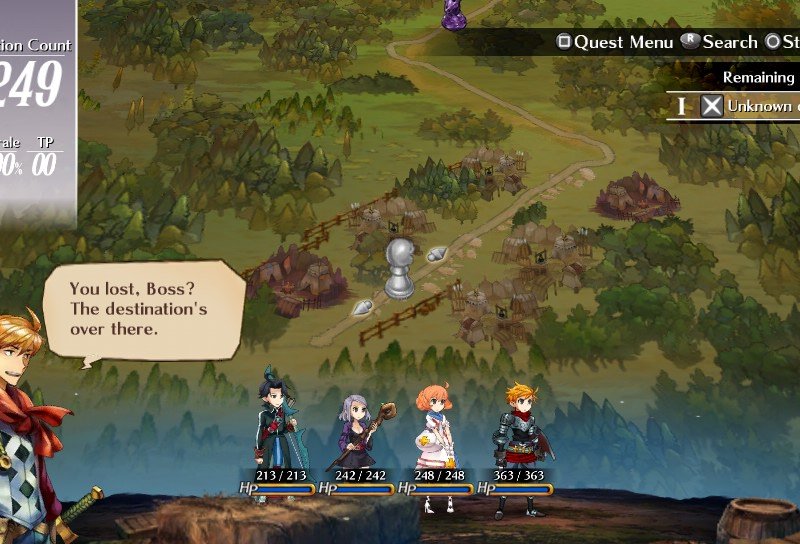
Task: Select the white pawn map piece
Action: [x=401, y=268]
